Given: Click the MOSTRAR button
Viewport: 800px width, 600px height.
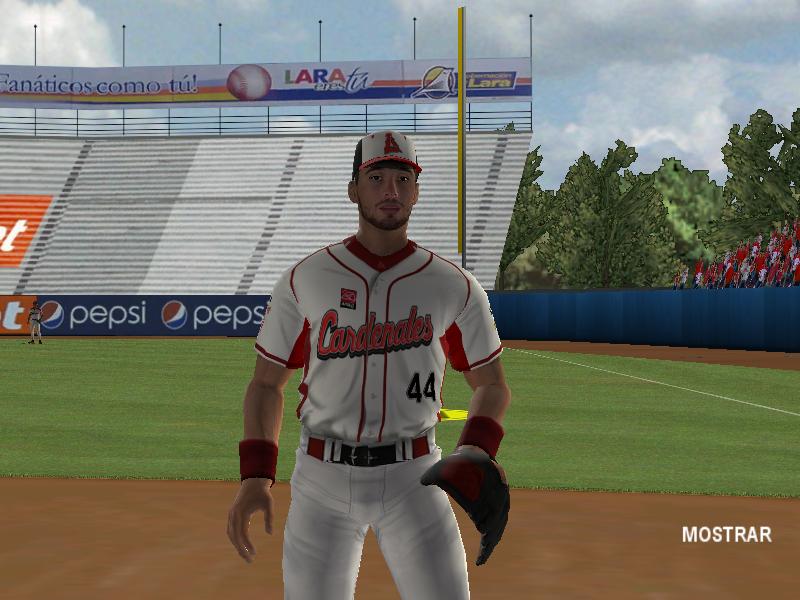Looking at the screenshot, I should coord(726,534).
